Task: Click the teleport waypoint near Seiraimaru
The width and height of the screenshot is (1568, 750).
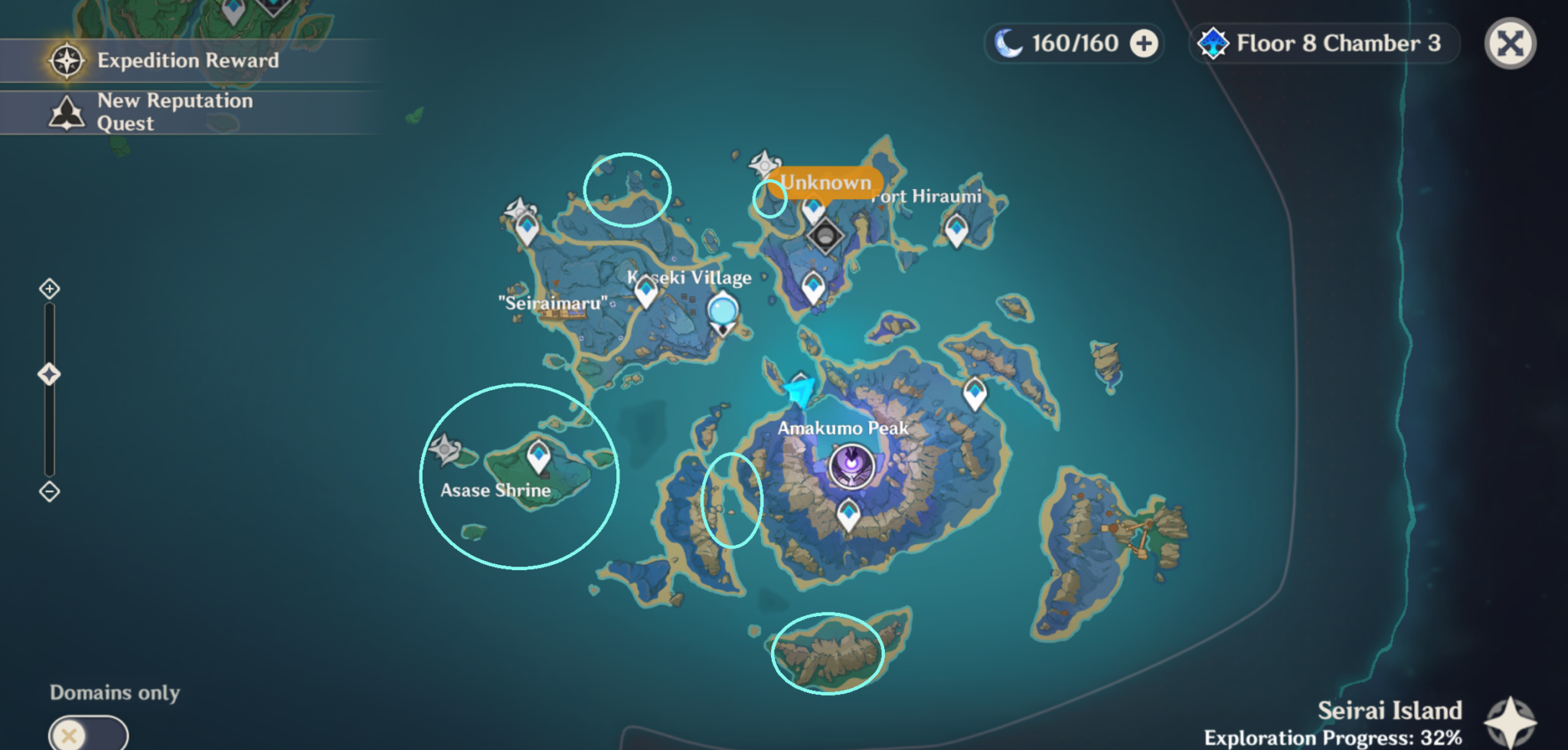Action: pyautogui.click(x=526, y=227)
